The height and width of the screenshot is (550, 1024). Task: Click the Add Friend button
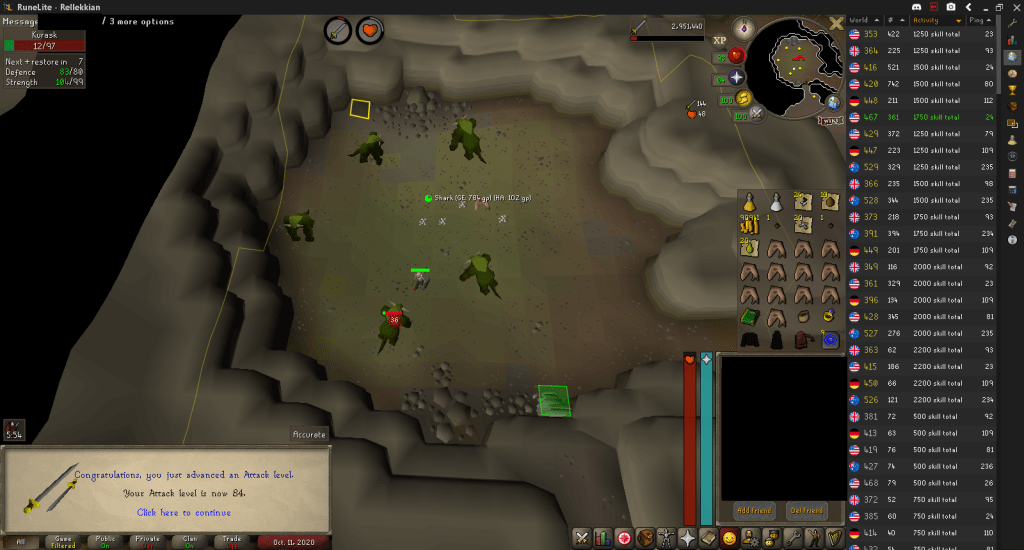[754, 510]
